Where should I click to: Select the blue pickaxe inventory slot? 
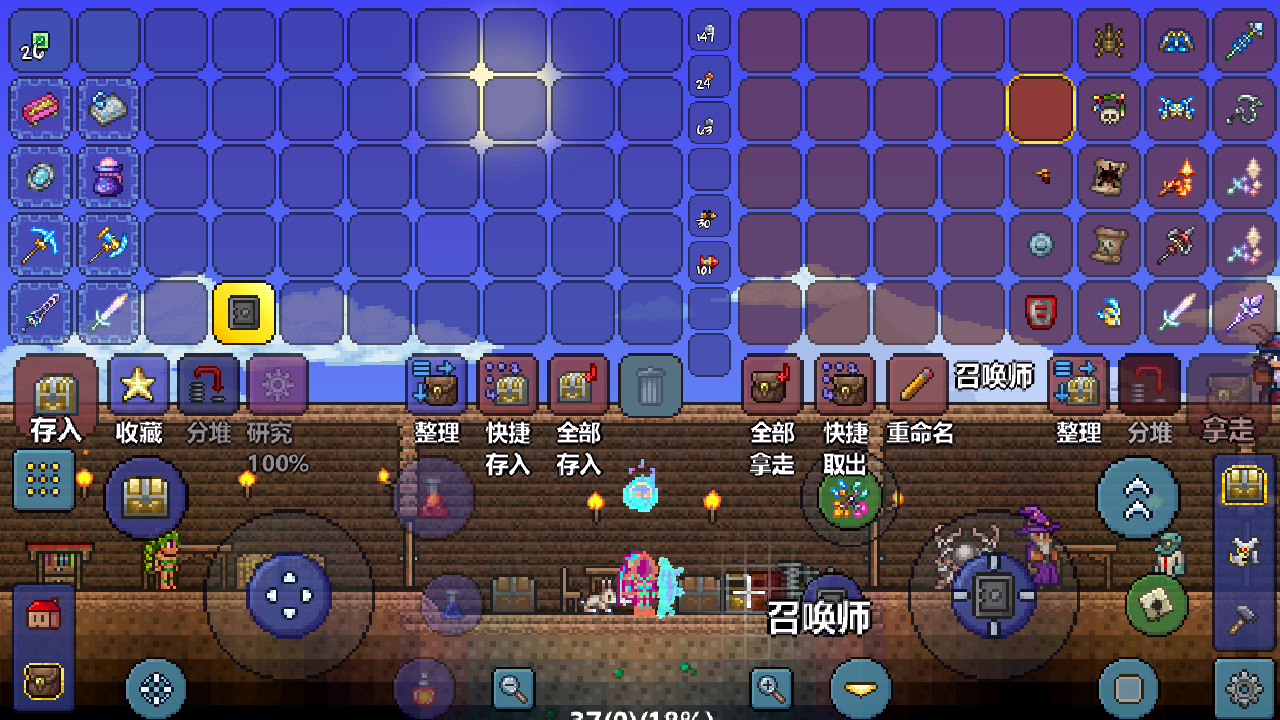pos(45,244)
